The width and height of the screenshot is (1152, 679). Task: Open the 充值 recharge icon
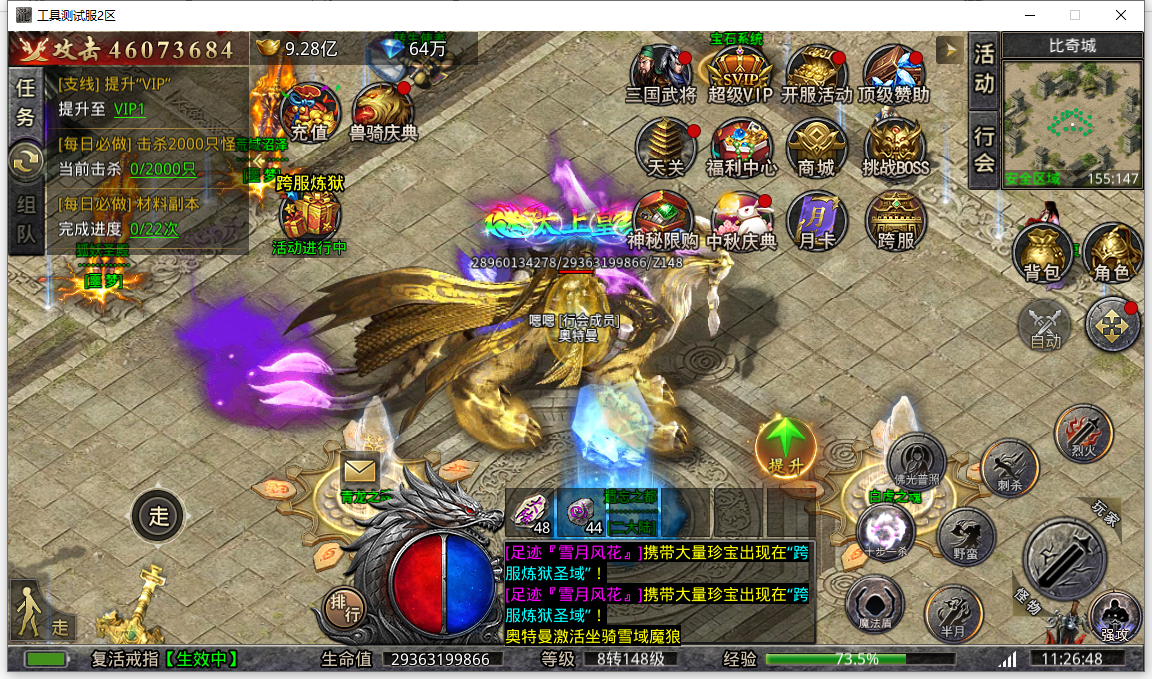tap(309, 111)
